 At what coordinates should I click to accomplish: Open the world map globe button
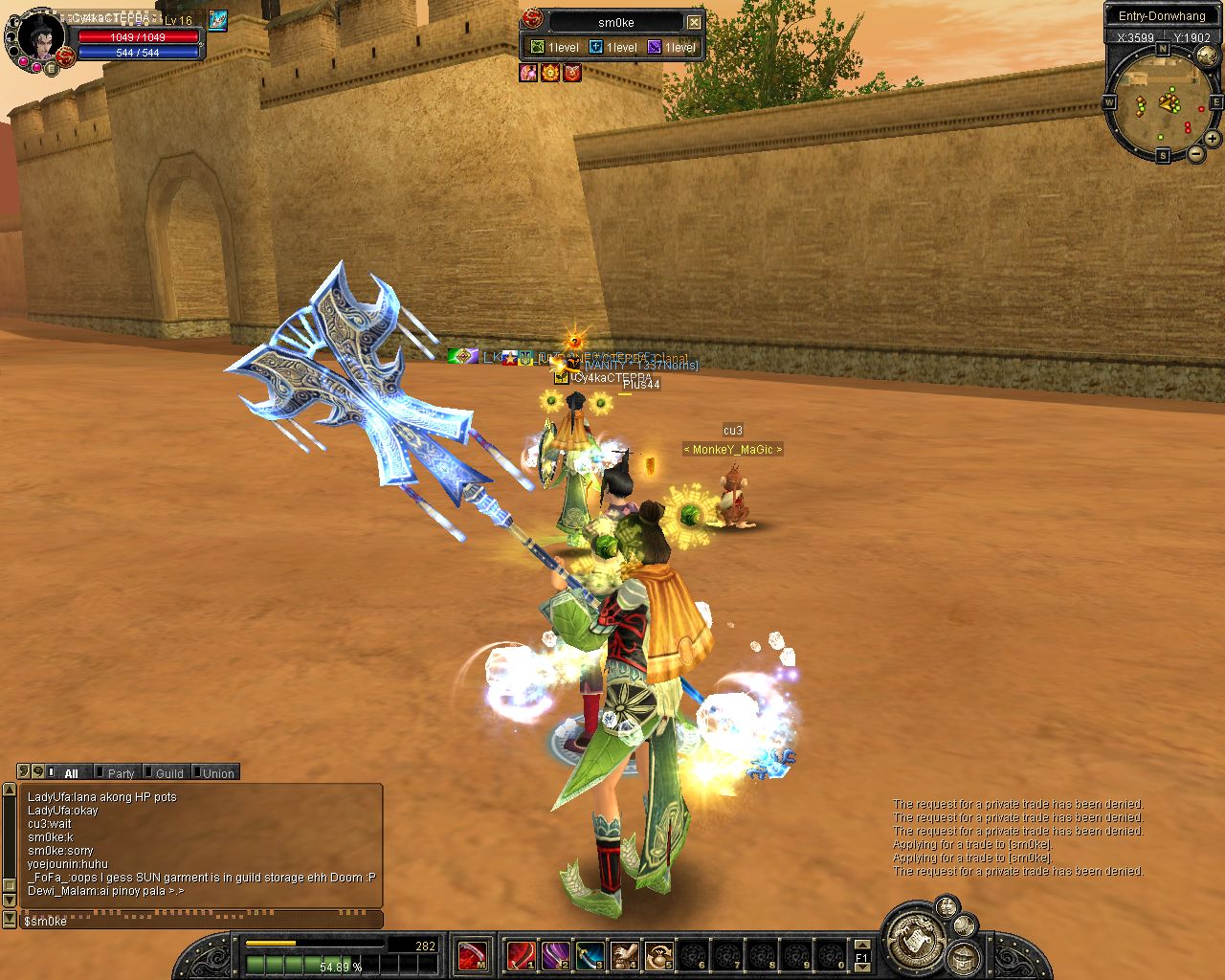click(1206, 56)
